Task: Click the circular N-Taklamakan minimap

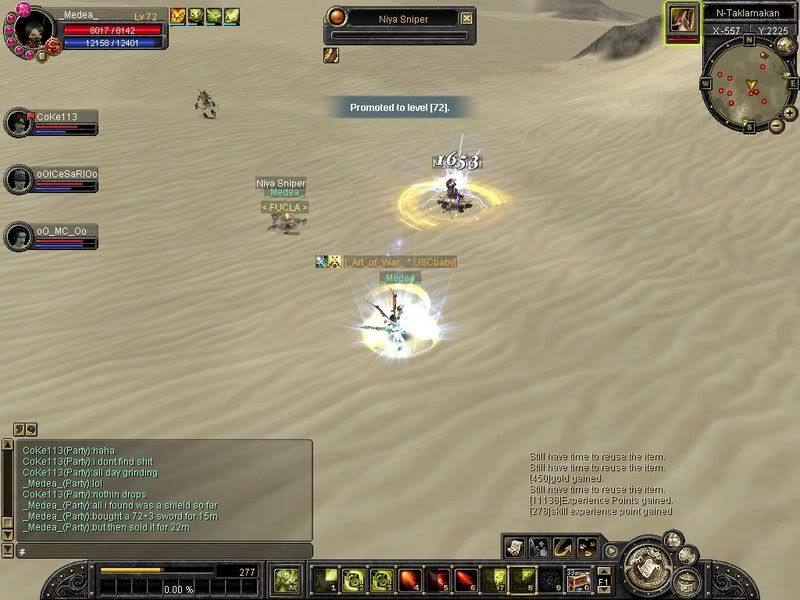Action: 749,87
